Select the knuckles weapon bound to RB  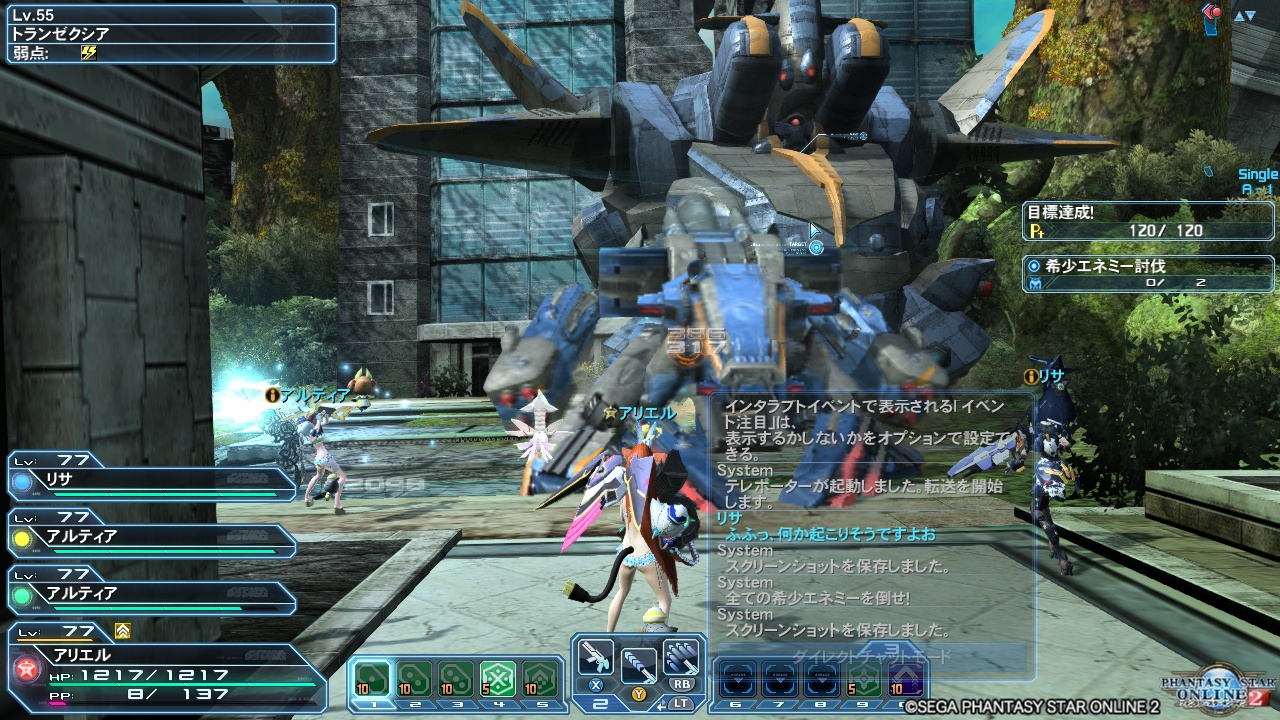tap(680, 656)
